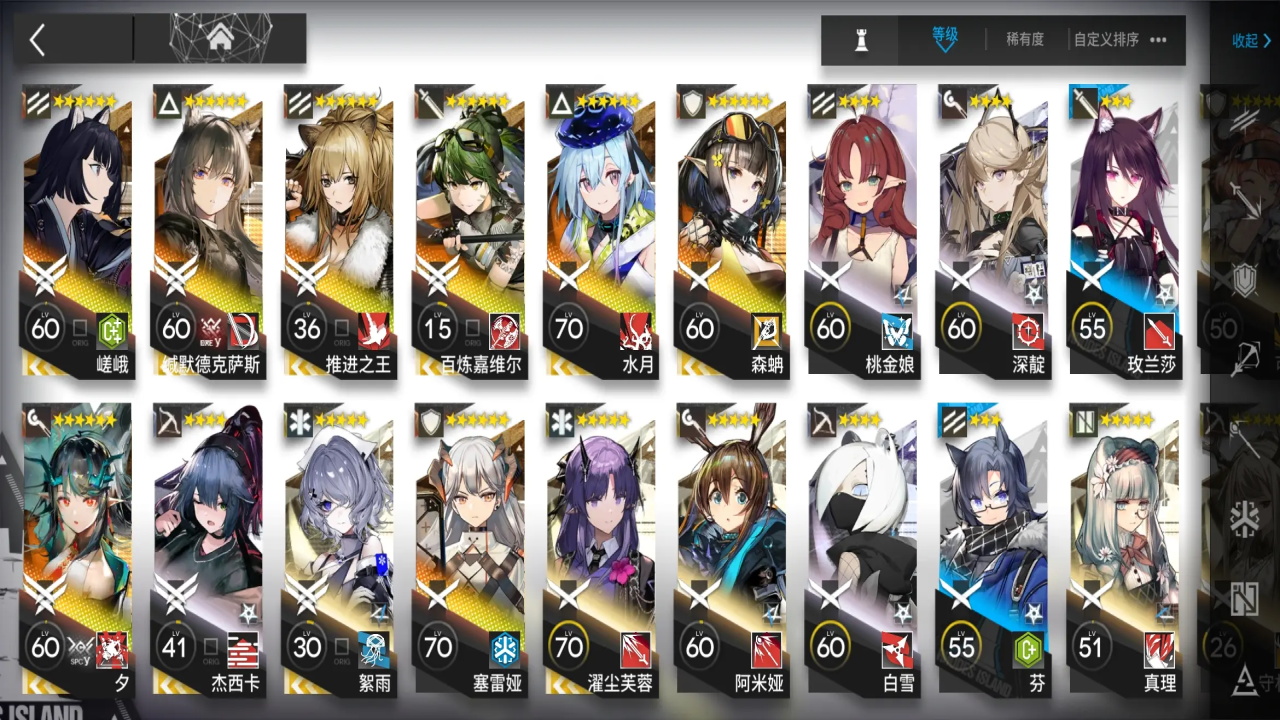Go back with the arrow button
Viewport: 1280px width, 720px height.
tap(38, 40)
